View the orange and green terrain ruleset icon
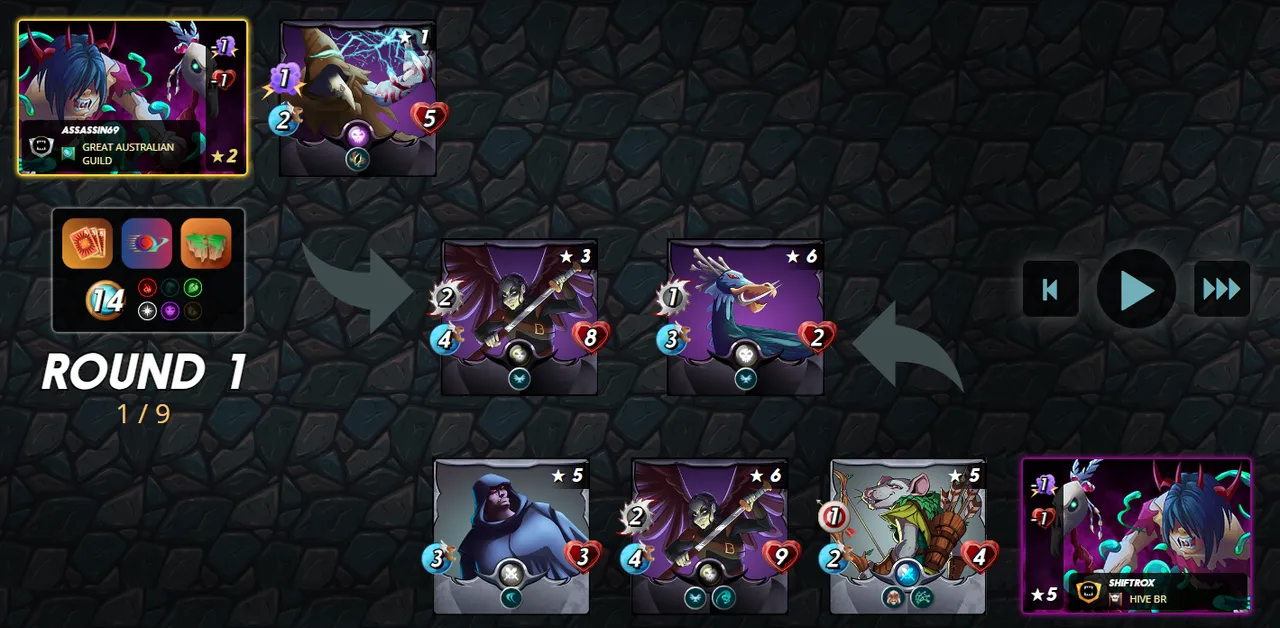 (206, 243)
